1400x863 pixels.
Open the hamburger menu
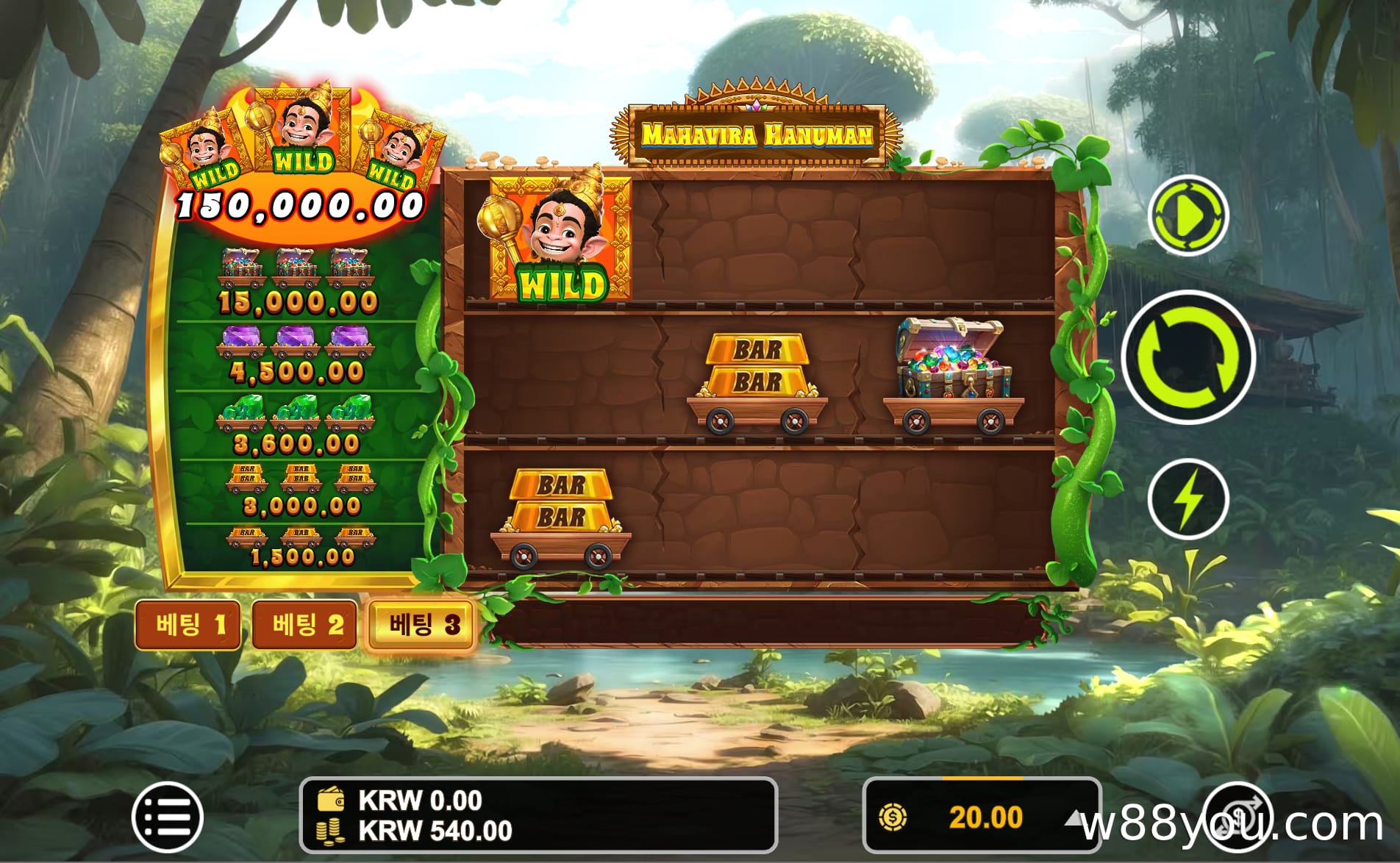pyautogui.click(x=168, y=817)
